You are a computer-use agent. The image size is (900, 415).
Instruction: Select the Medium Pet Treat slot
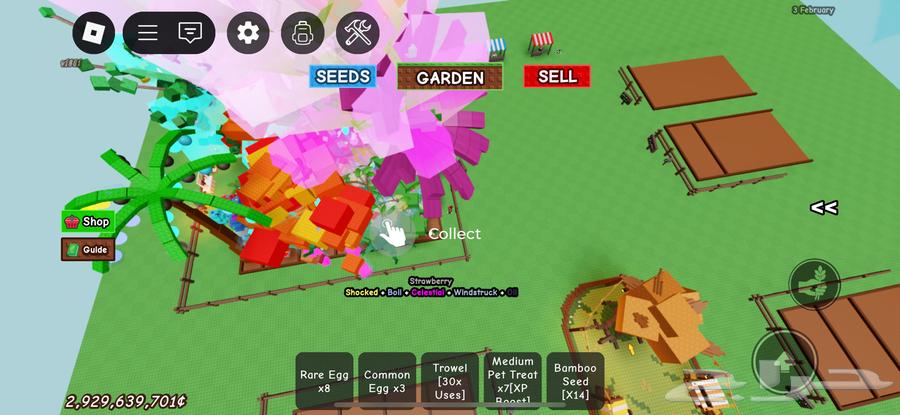click(x=512, y=381)
